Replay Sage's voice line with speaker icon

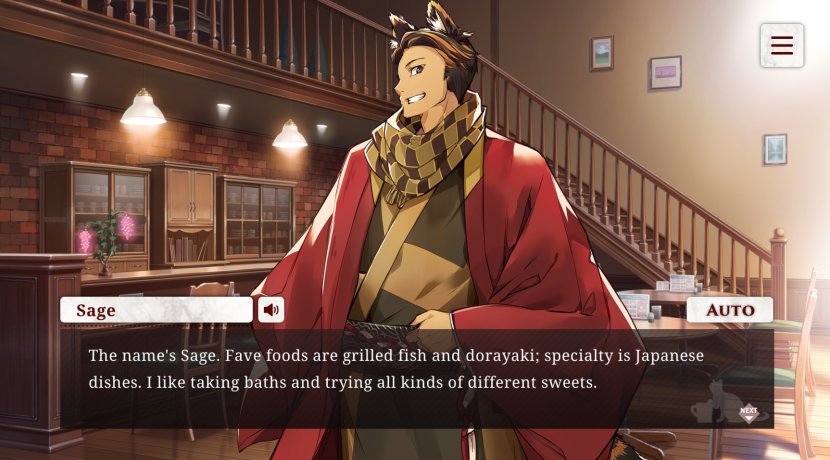(x=271, y=310)
